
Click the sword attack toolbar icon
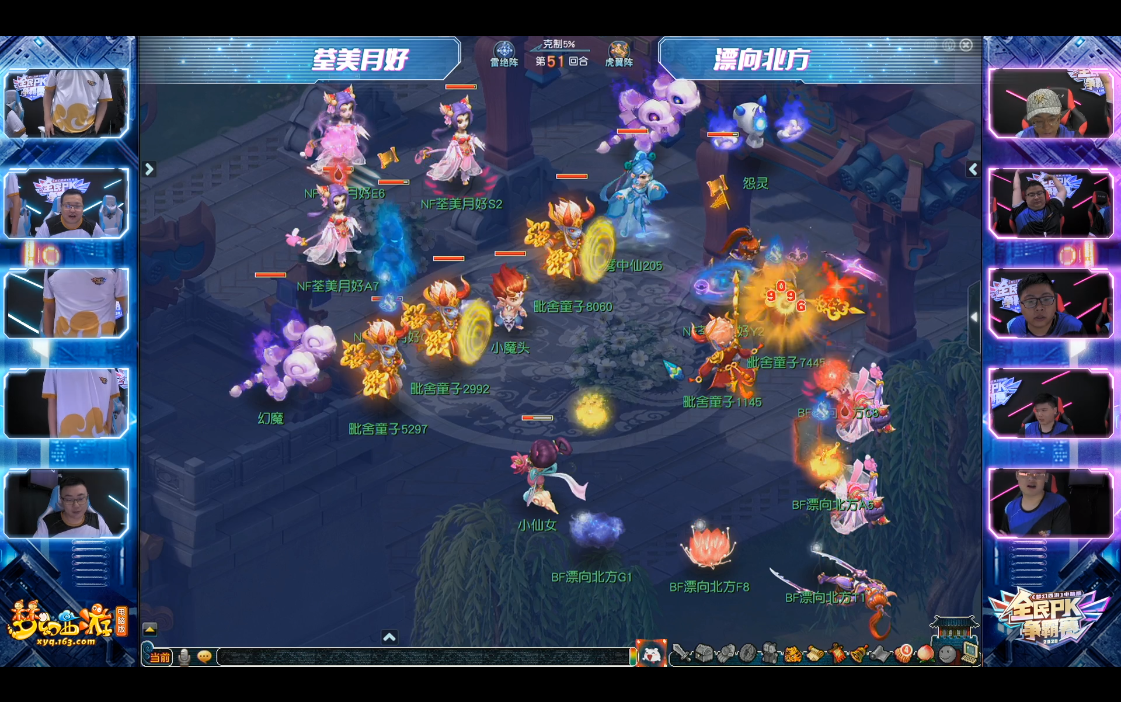point(681,654)
